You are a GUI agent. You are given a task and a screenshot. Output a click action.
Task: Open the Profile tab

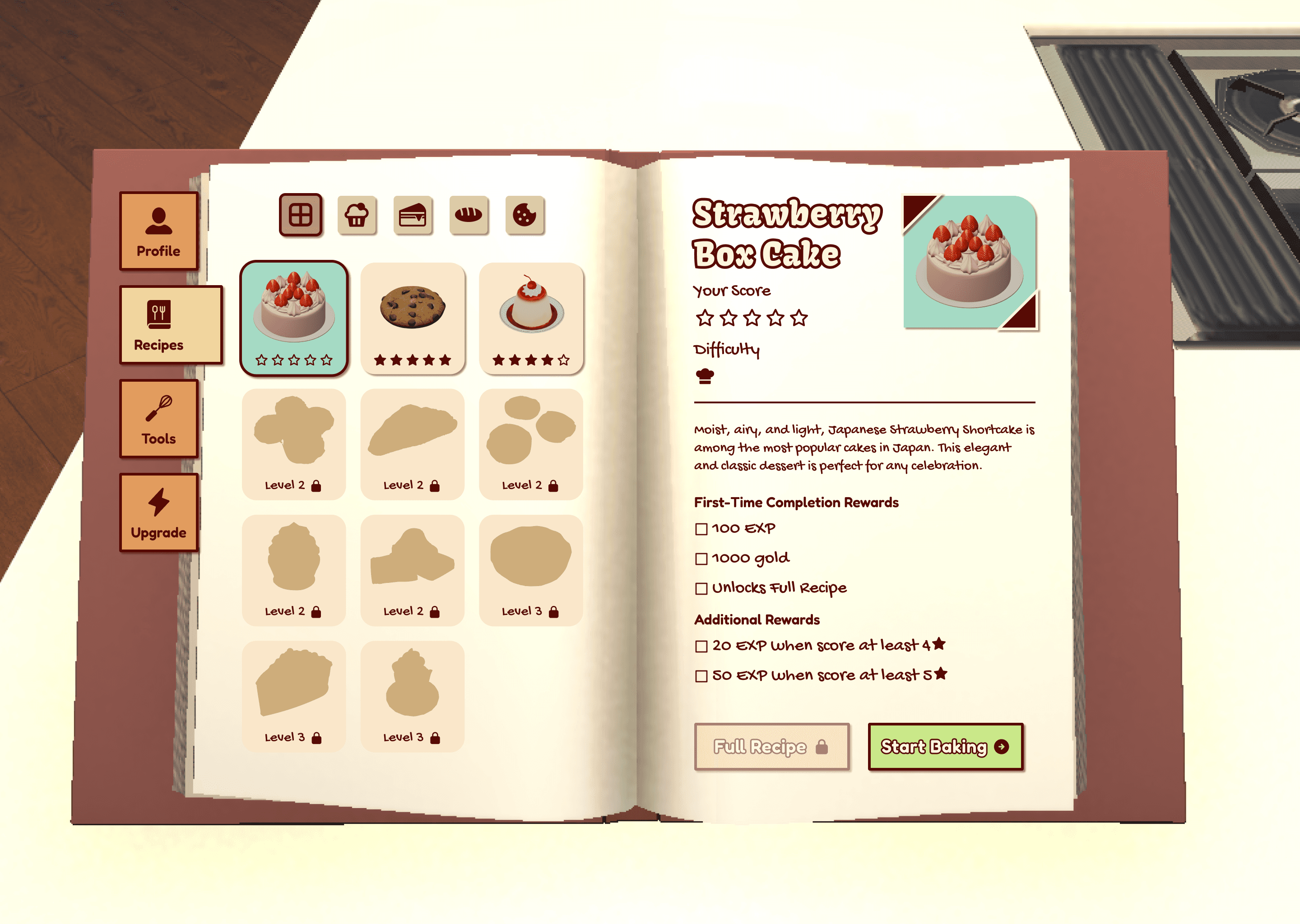[158, 231]
